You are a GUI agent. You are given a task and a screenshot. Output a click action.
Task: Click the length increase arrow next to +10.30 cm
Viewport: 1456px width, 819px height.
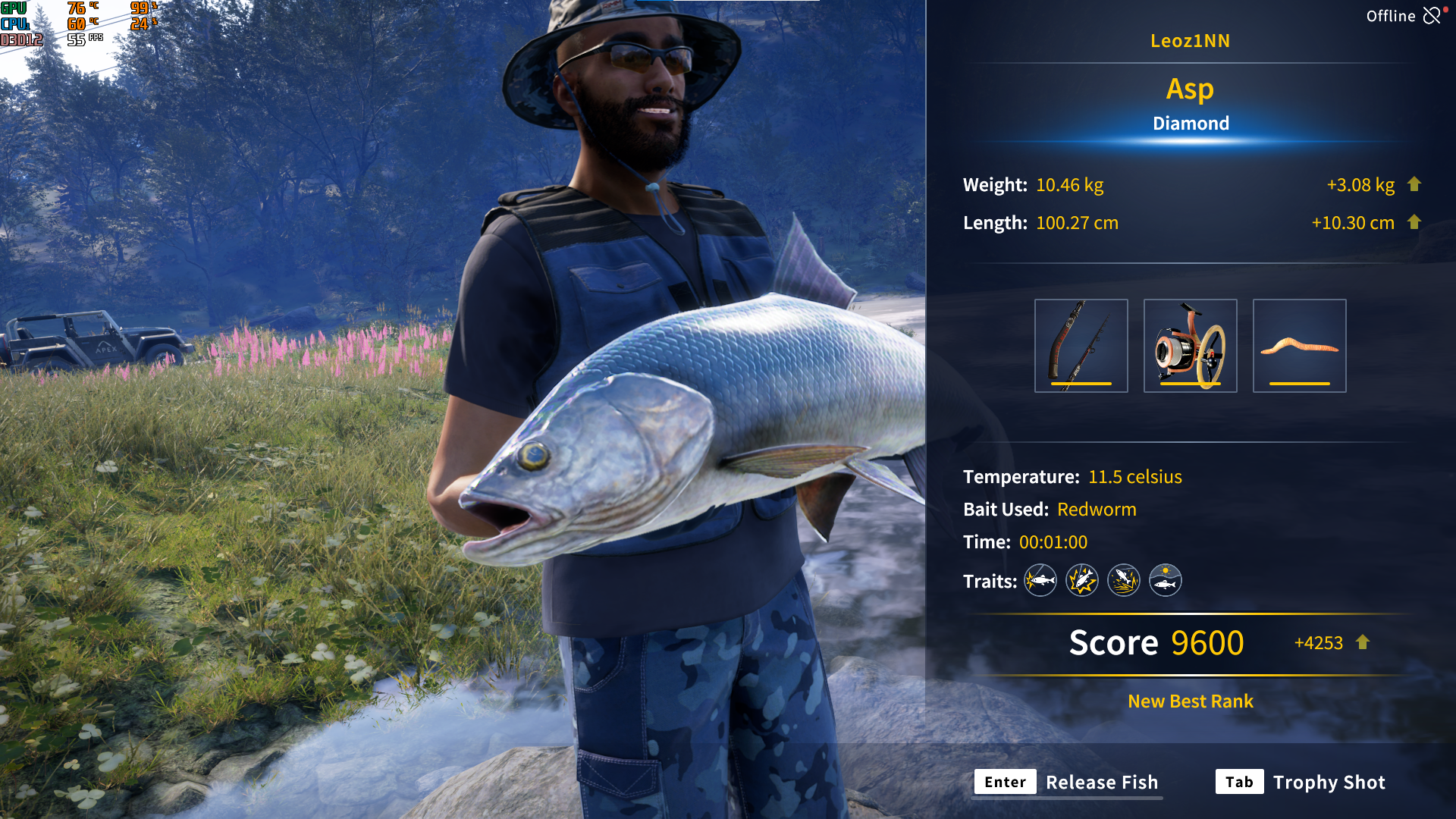[x=1415, y=223]
